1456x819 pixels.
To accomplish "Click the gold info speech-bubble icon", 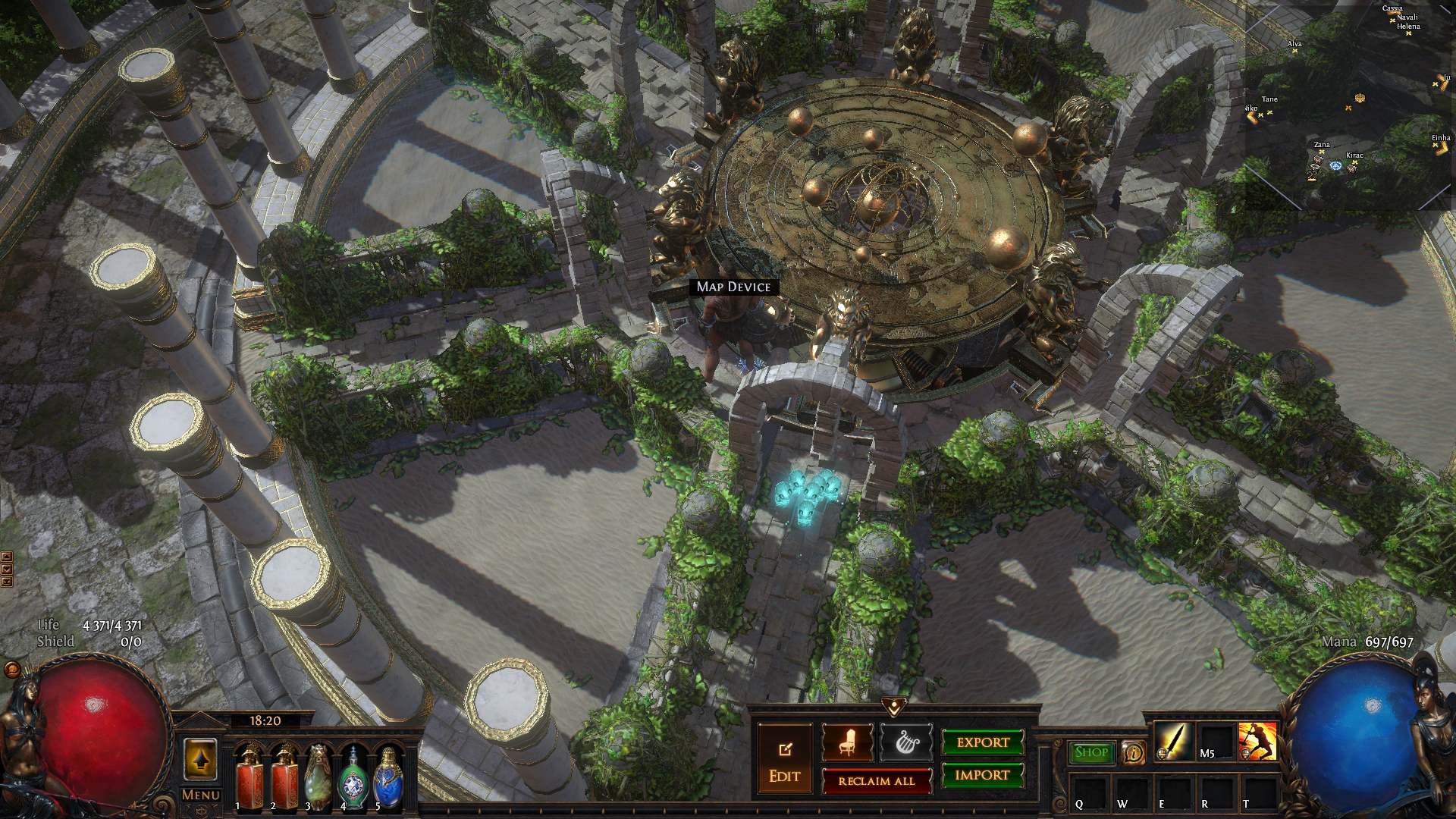I will [1134, 752].
